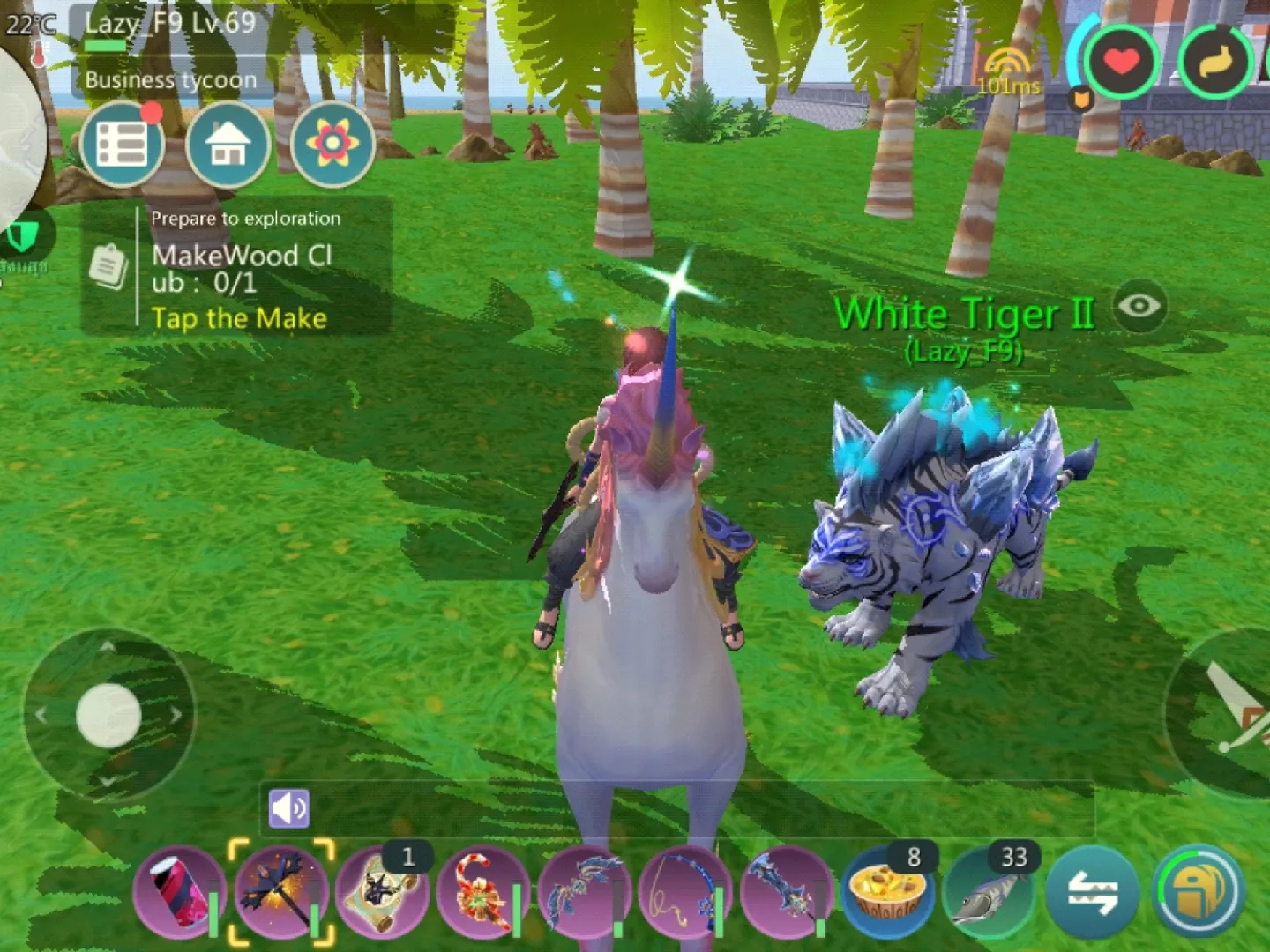1270x952 pixels.
Task: Open the quest list with red notification dot
Action: pyautogui.click(x=123, y=144)
